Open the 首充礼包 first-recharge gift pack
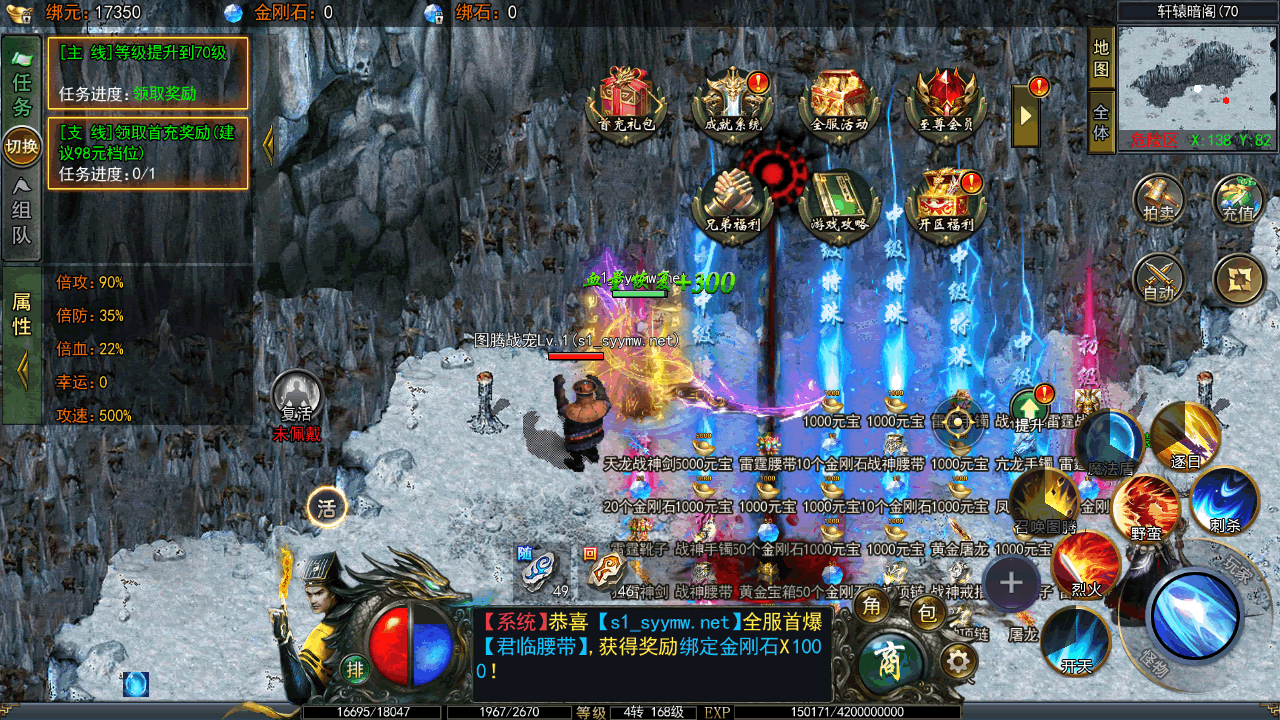Image resolution: width=1280 pixels, height=720 pixels. pos(626,101)
